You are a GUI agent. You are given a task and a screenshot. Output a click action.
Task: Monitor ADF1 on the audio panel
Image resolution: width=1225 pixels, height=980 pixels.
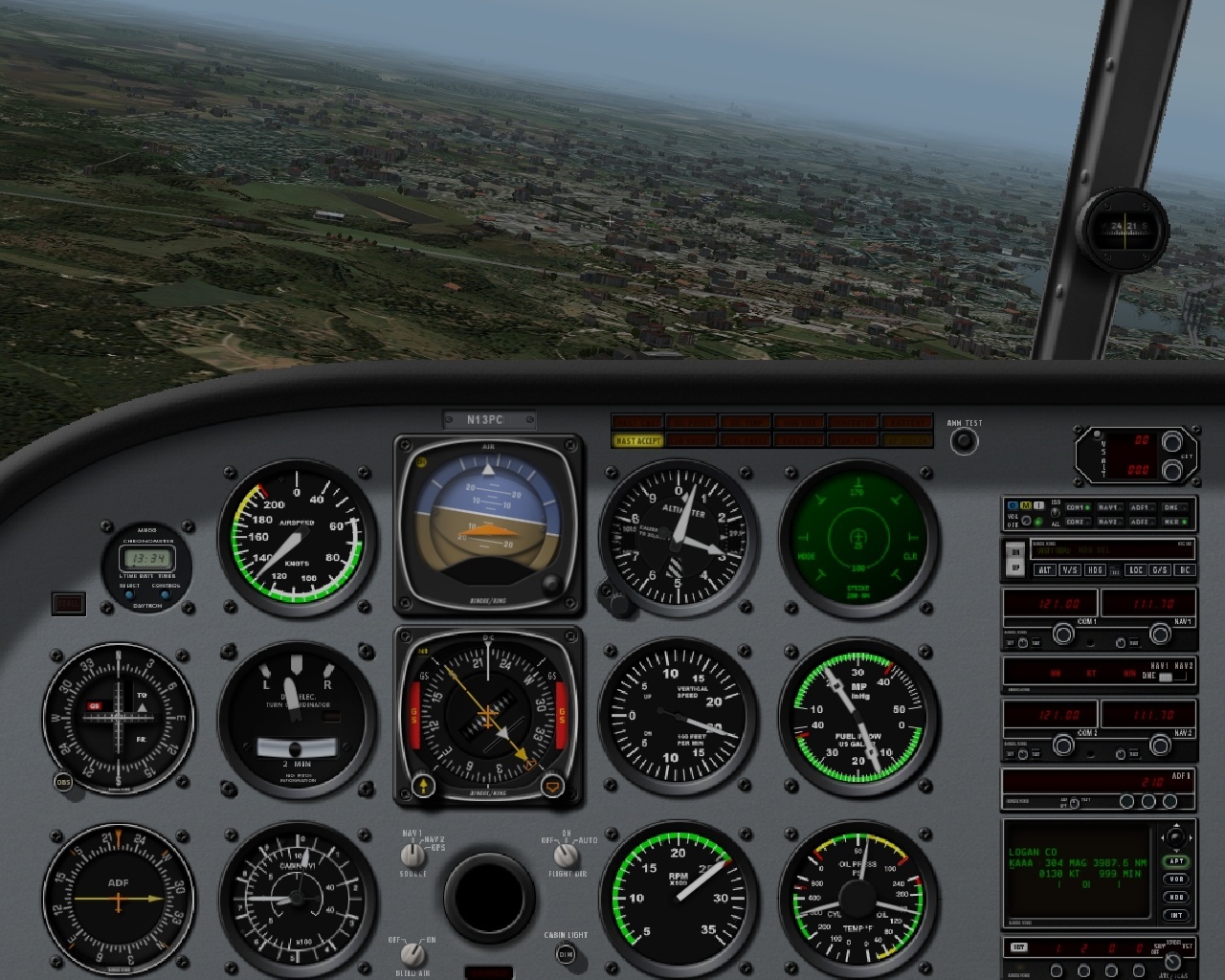1142,507
